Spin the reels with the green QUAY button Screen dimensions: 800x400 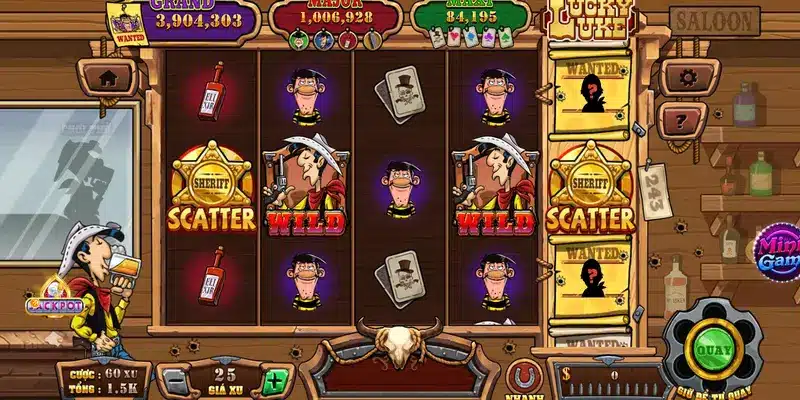(x=712, y=350)
